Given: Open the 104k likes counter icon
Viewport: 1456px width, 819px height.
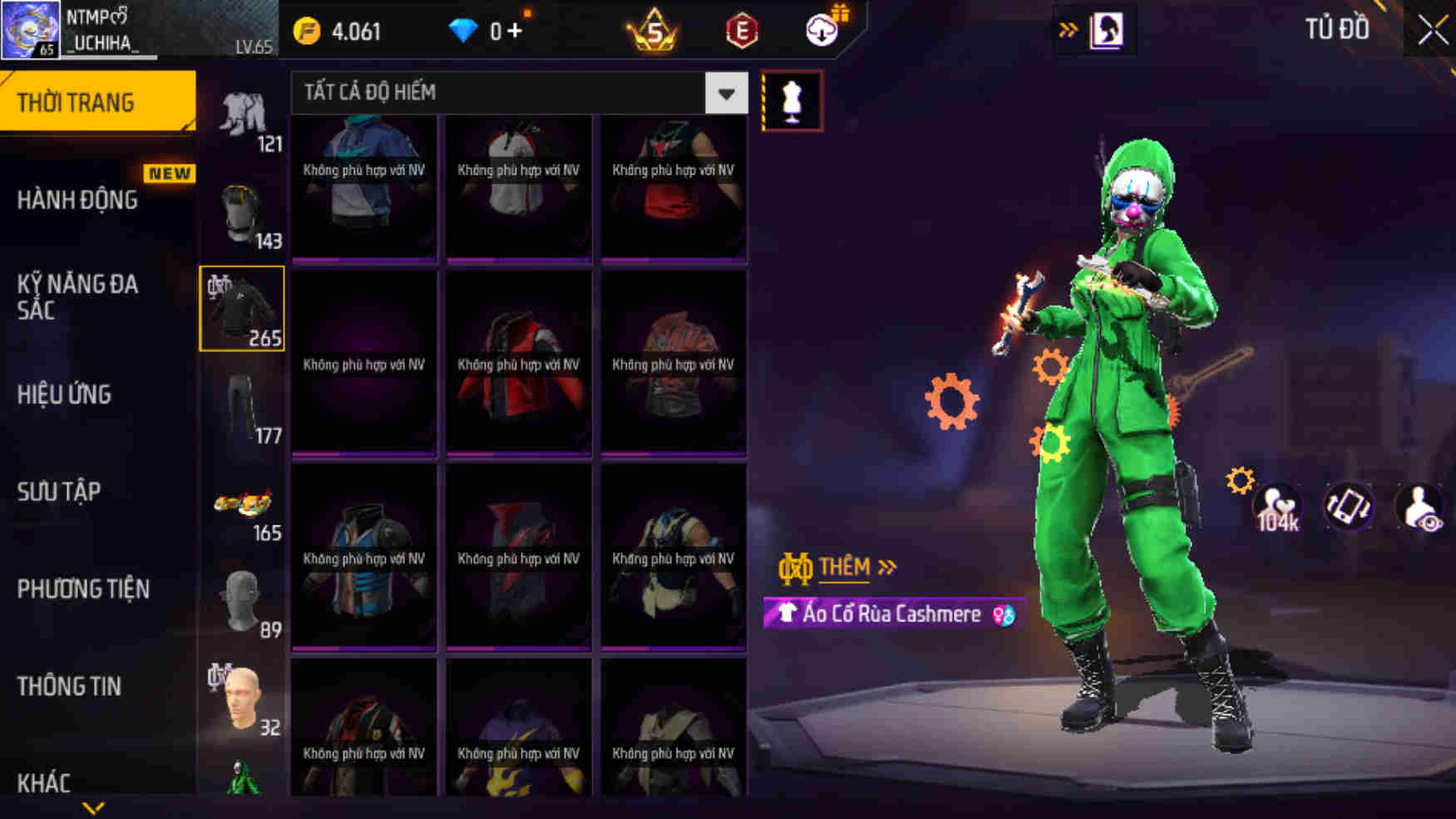Looking at the screenshot, I should (1277, 507).
